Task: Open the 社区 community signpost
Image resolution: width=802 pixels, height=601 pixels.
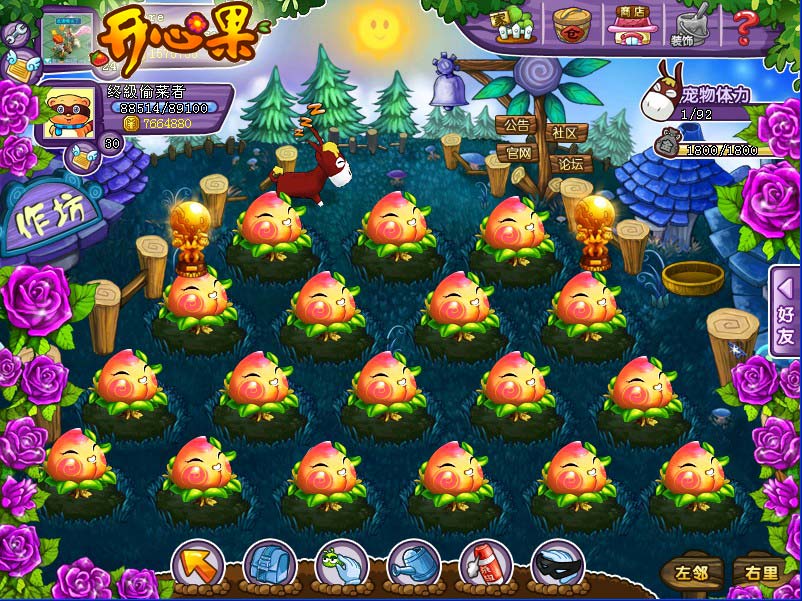Action: [x=567, y=133]
